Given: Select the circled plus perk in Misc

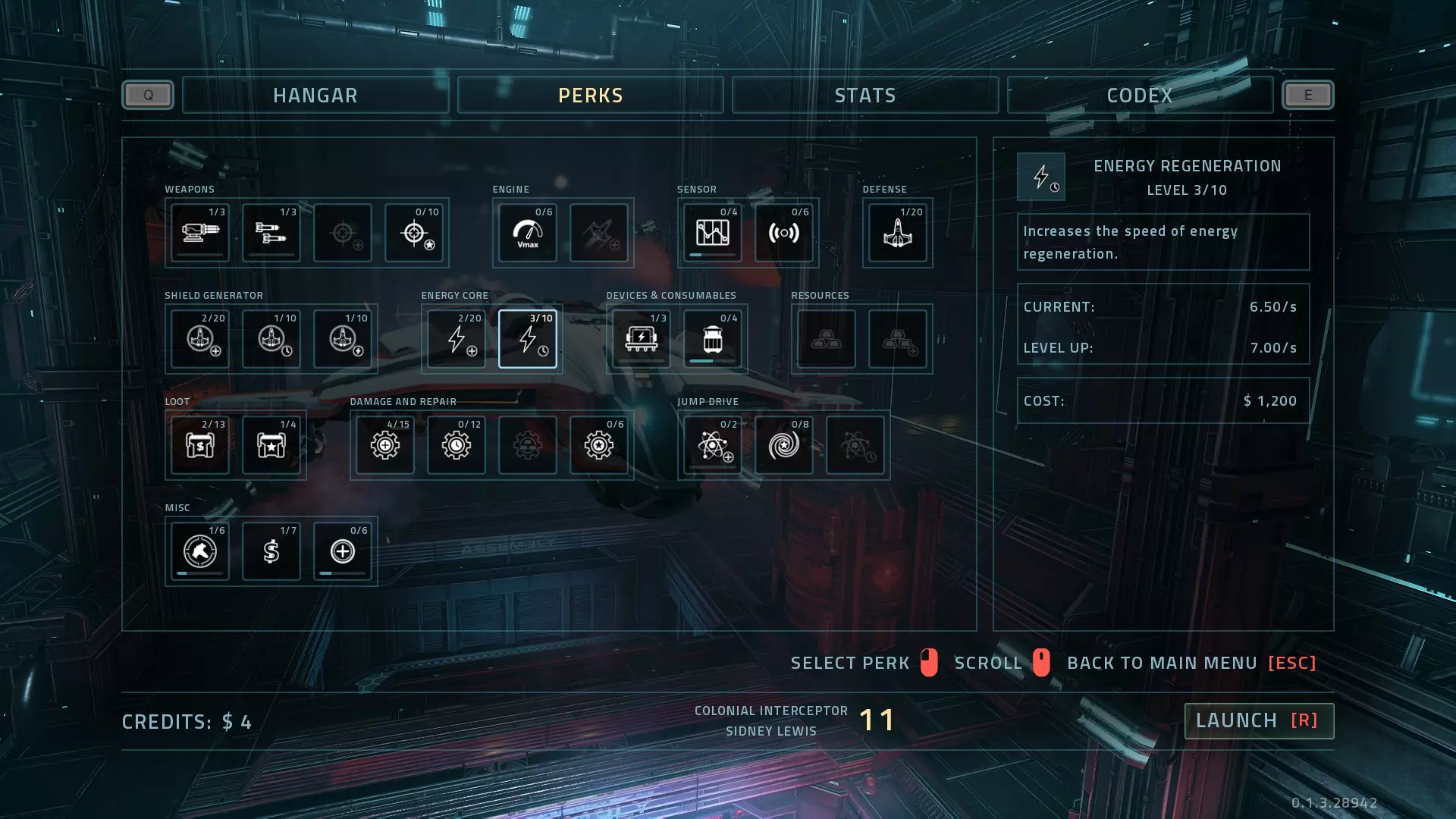Looking at the screenshot, I should [x=343, y=551].
